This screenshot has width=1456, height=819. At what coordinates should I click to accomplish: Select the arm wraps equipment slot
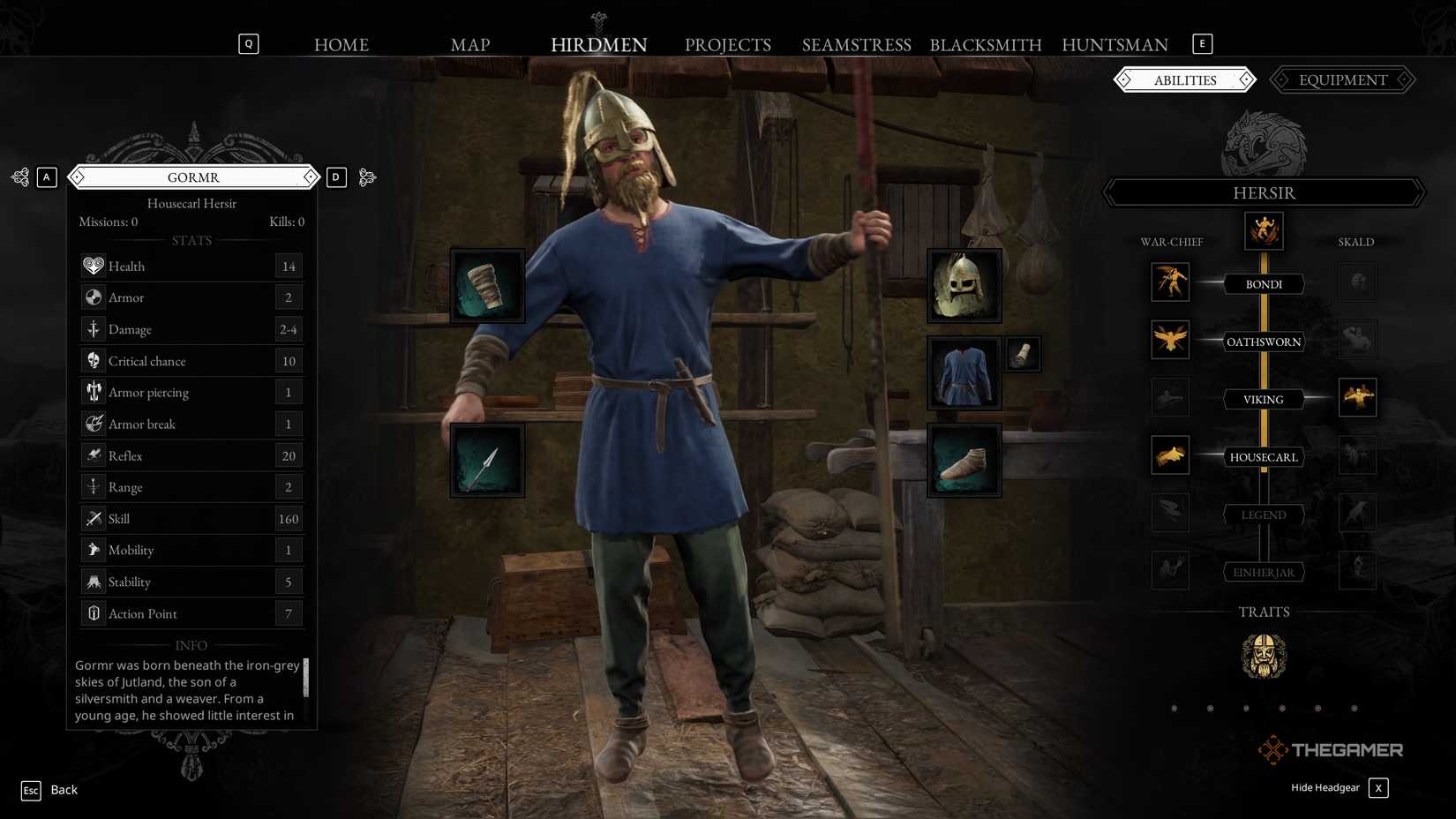coord(487,285)
